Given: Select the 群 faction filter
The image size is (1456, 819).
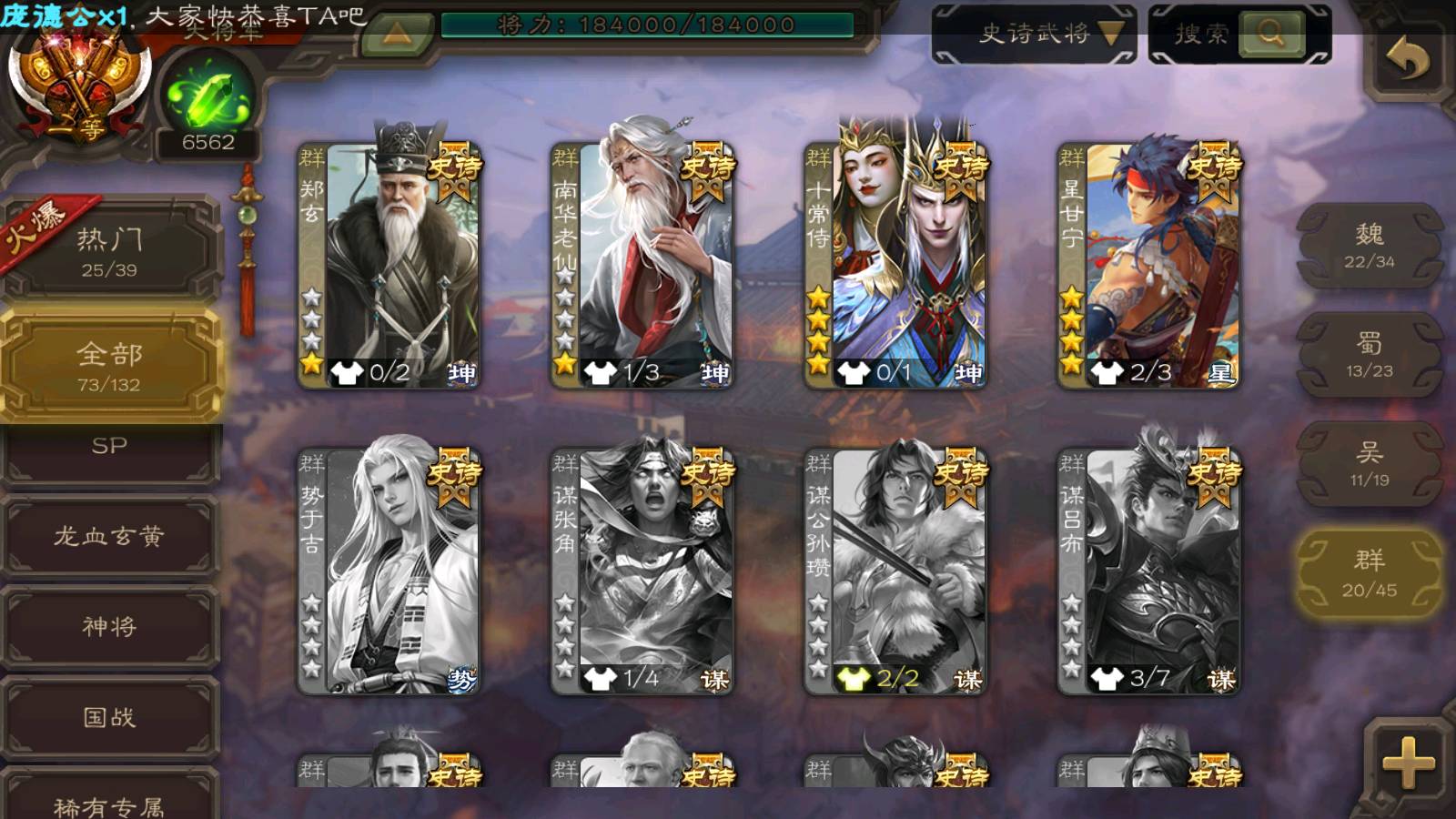Looking at the screenshot, I should point(1369,573).
